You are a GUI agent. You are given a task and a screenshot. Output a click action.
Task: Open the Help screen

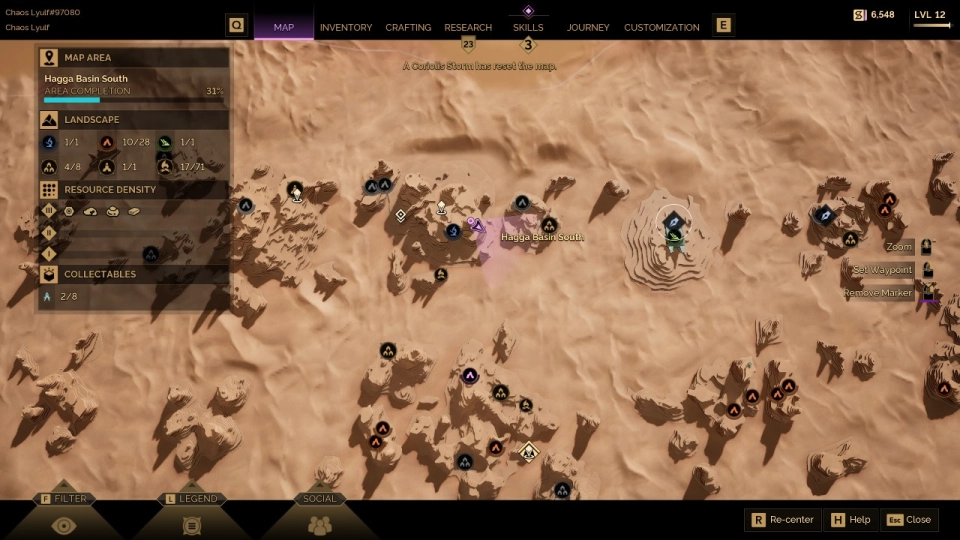point(850,520)
